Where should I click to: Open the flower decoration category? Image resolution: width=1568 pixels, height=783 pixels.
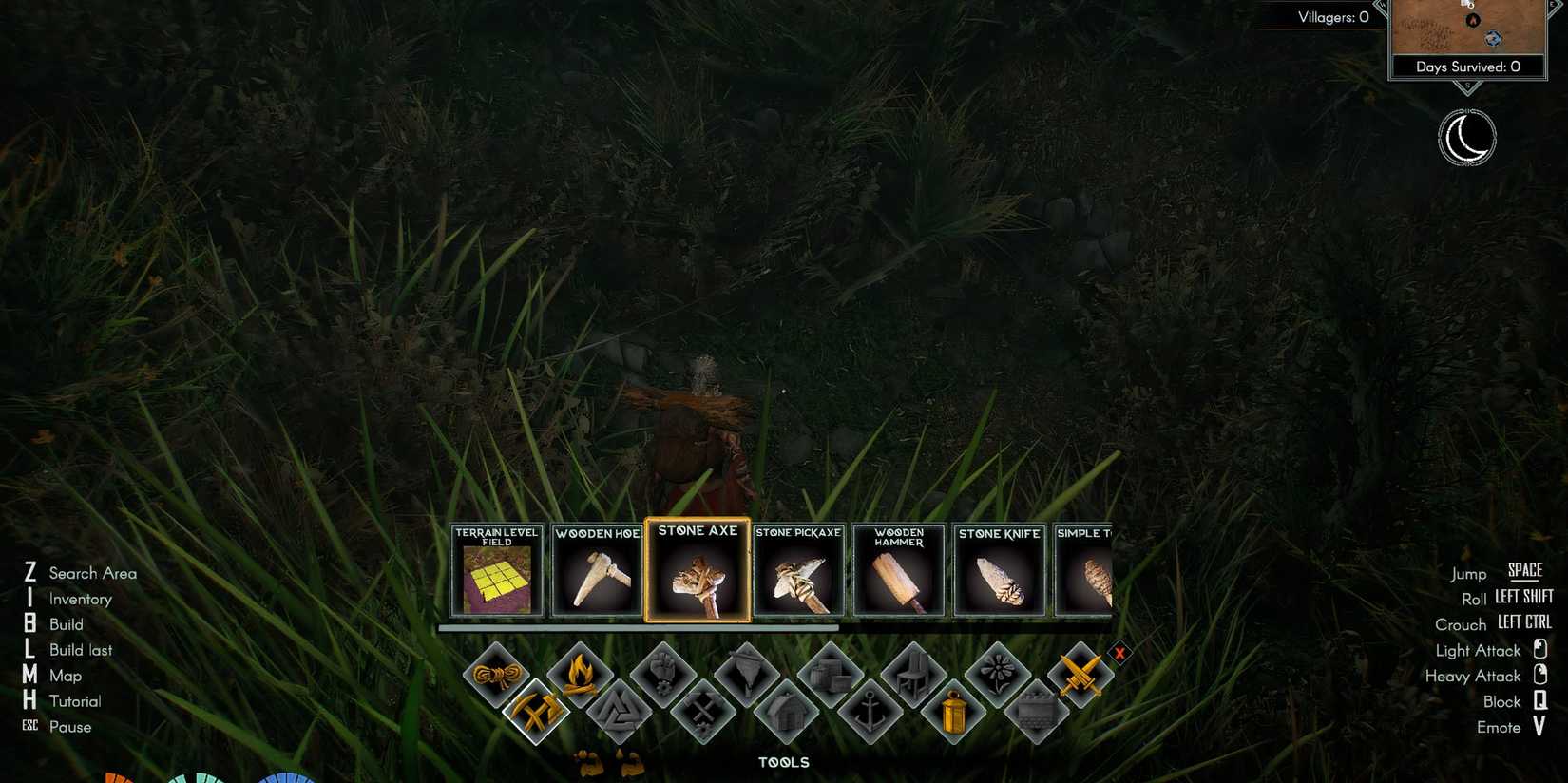click(996, 671)
